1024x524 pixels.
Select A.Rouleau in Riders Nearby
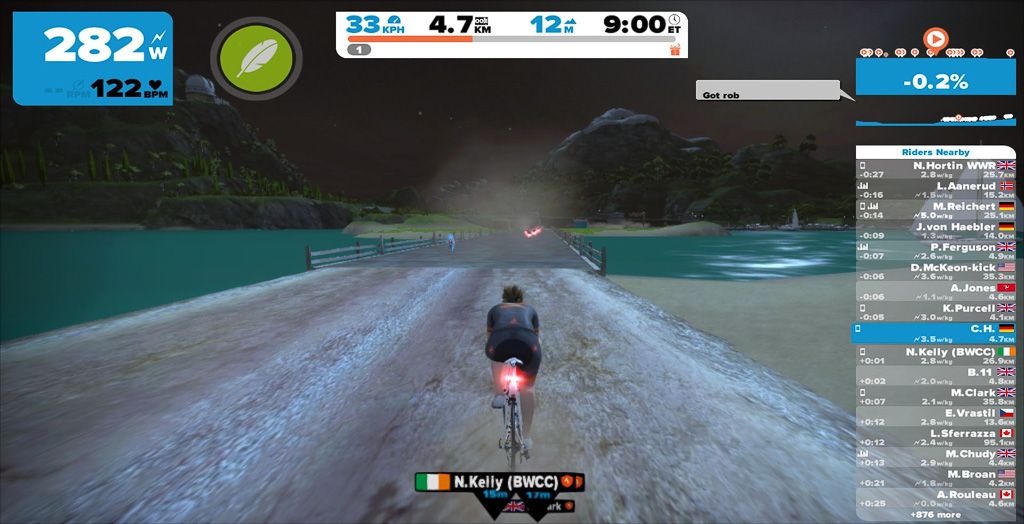point(935,499)
